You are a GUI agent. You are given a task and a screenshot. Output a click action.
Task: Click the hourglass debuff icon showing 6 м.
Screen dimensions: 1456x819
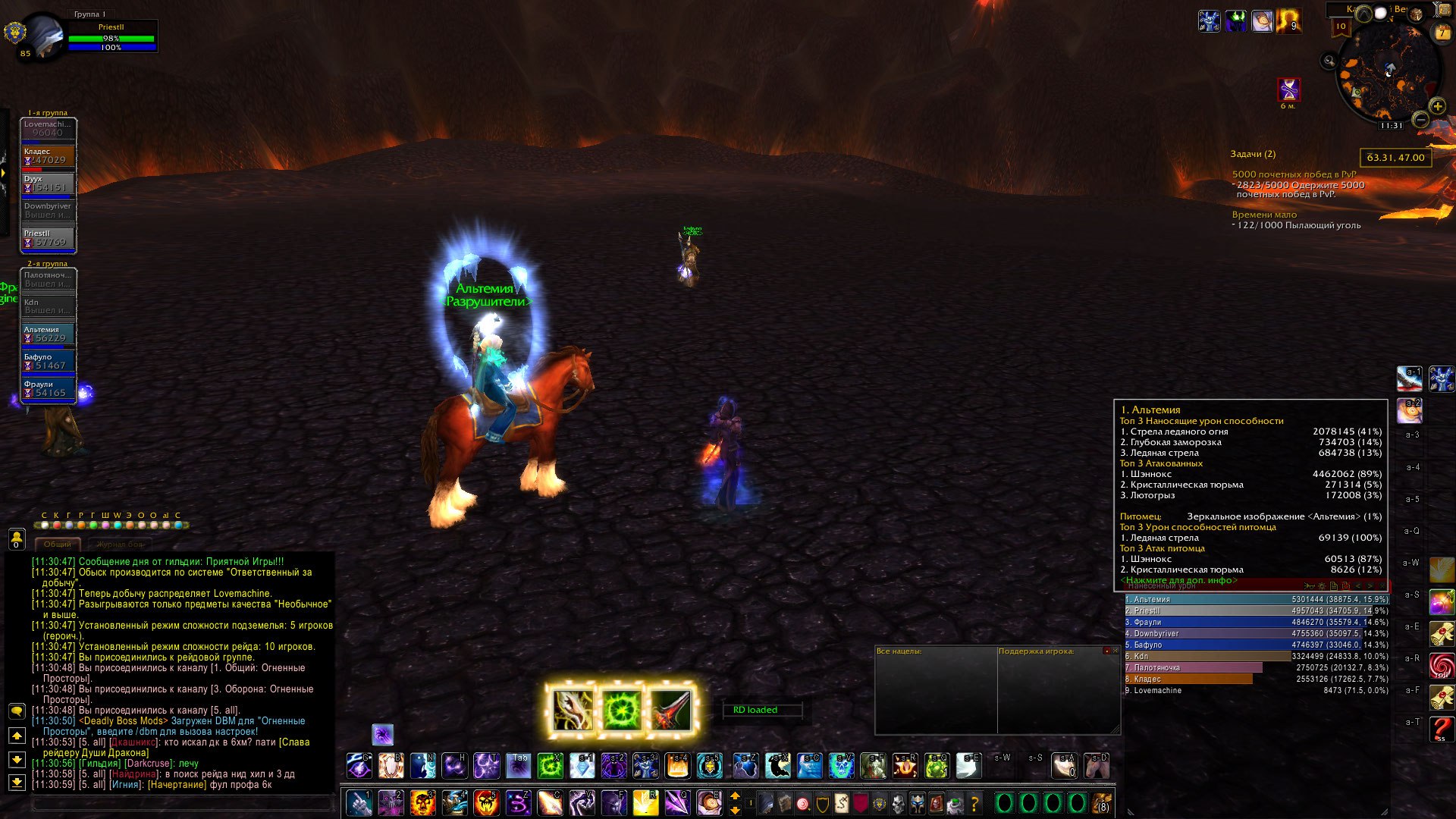click(1288, 89)
